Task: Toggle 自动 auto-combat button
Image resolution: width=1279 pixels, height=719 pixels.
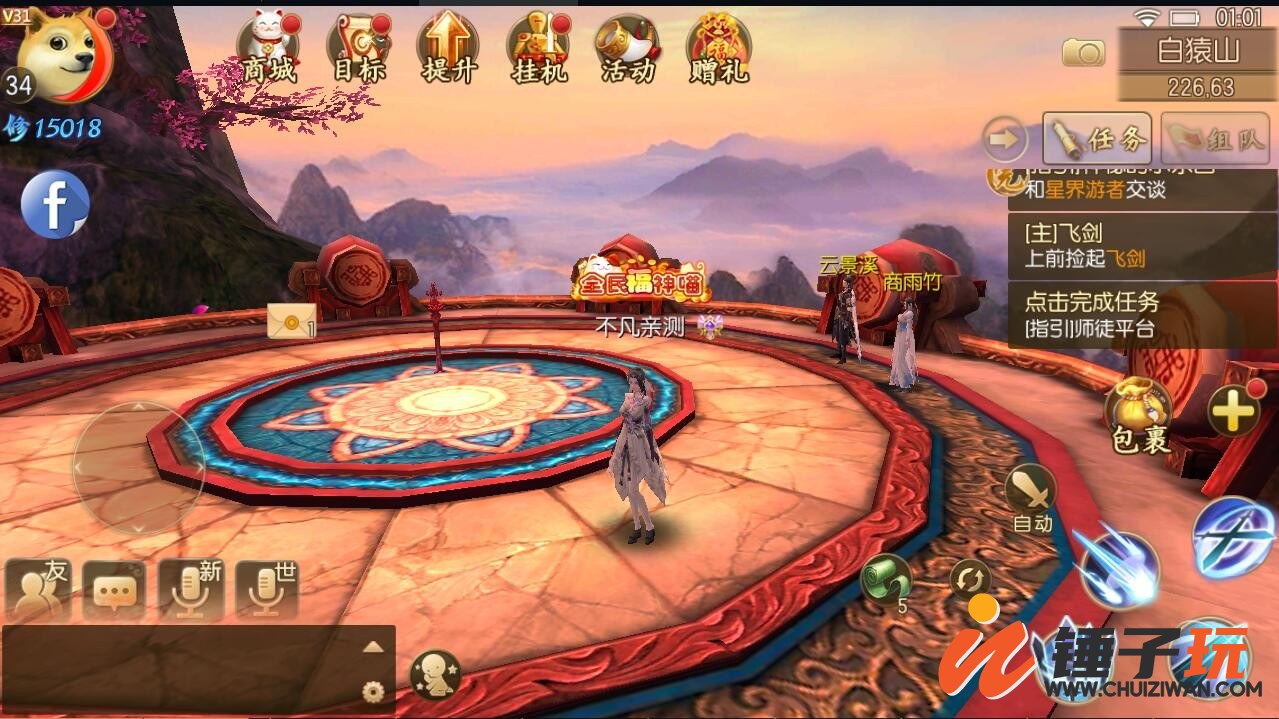Action: 1031,497
